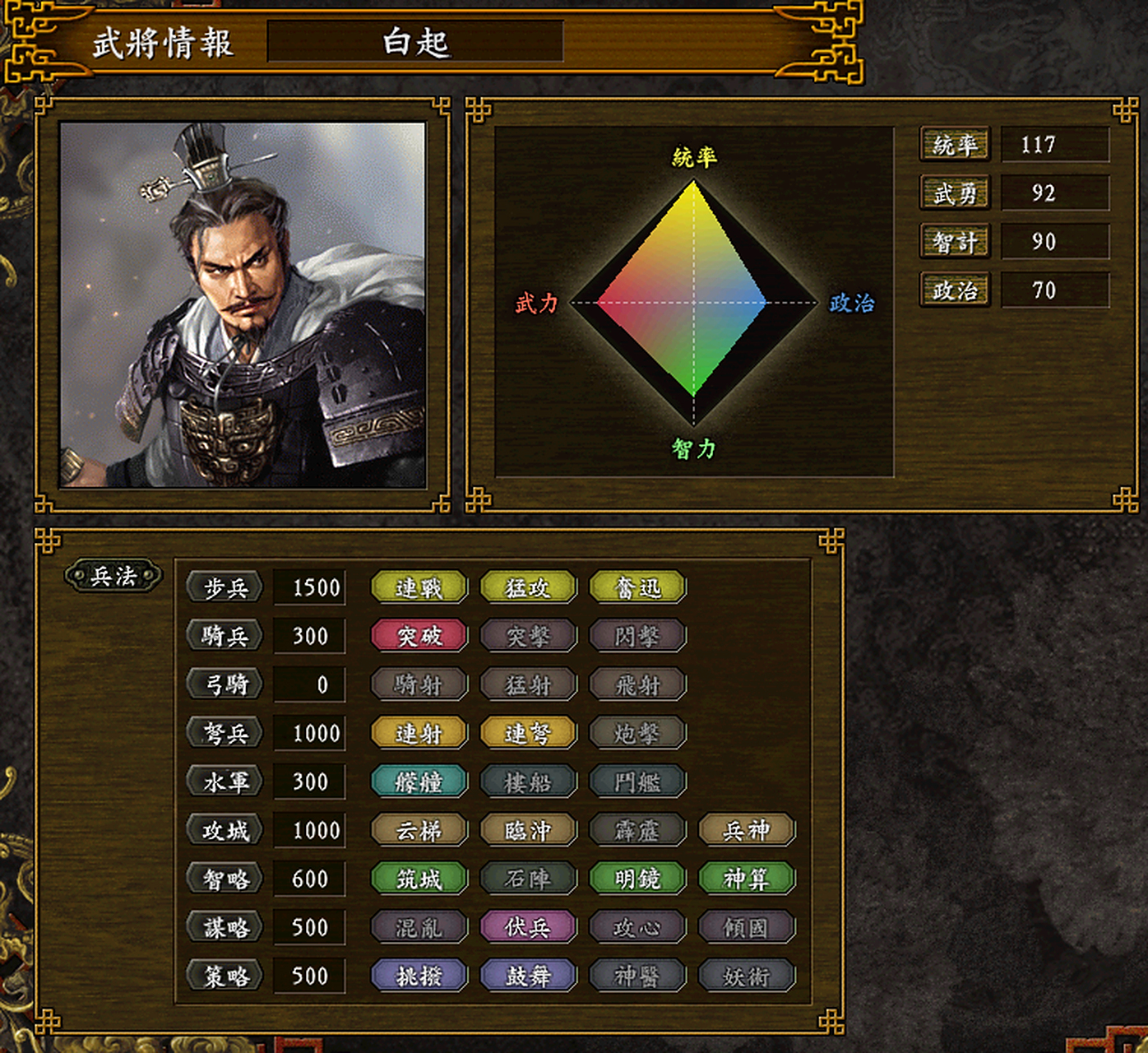Select the 連戰 infantry tactic

pos(419,587)
